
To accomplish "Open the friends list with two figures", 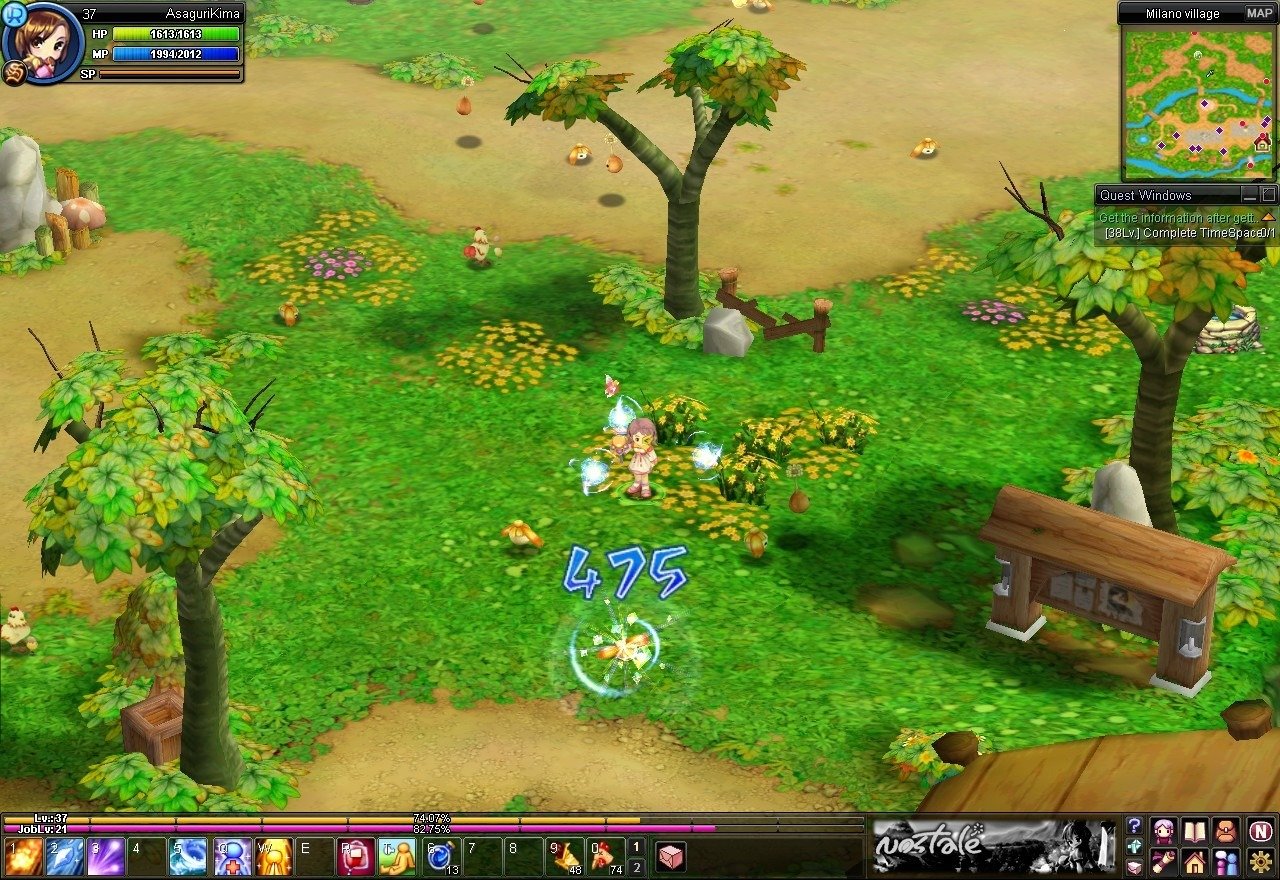I will 1226,862.
